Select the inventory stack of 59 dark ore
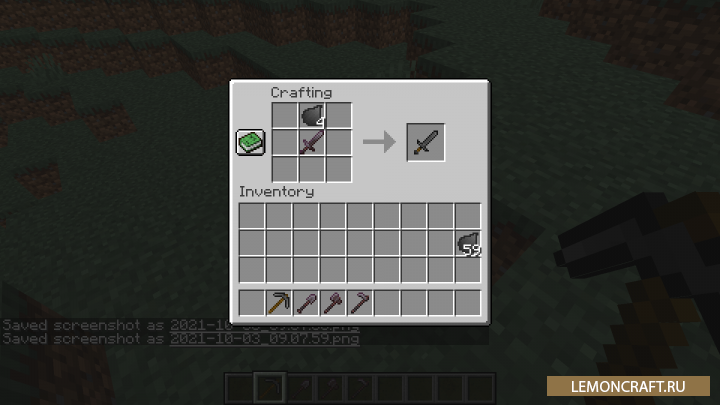The height and width of the screenshot is (405, 720). click(467, 243)
